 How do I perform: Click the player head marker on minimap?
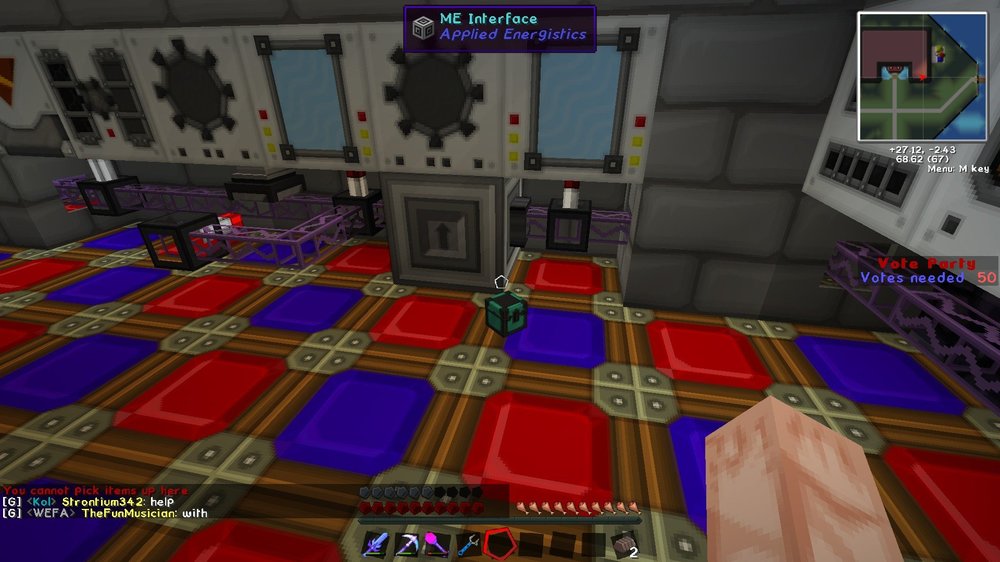[941, 55]
